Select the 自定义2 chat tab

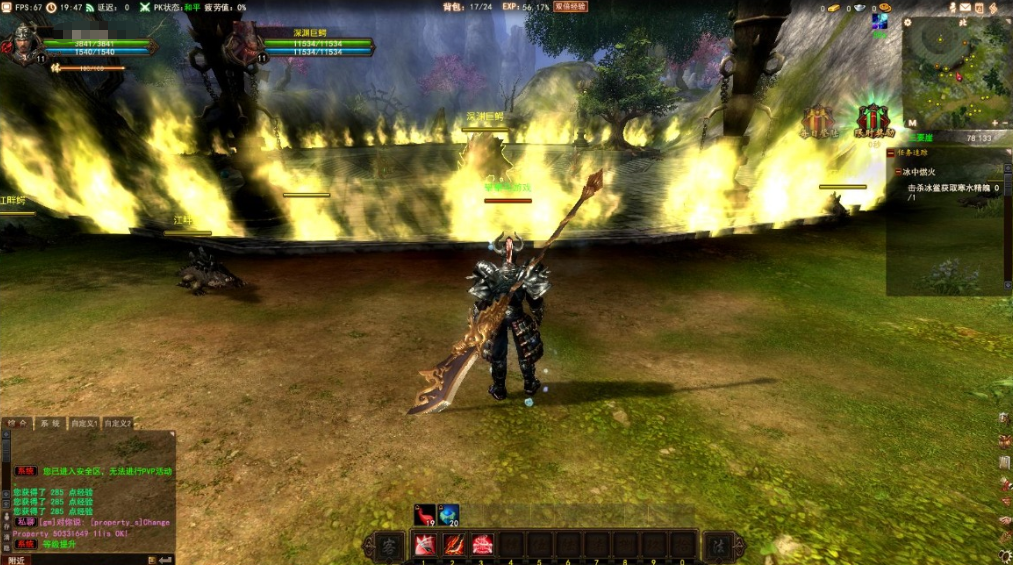[117, 424]
